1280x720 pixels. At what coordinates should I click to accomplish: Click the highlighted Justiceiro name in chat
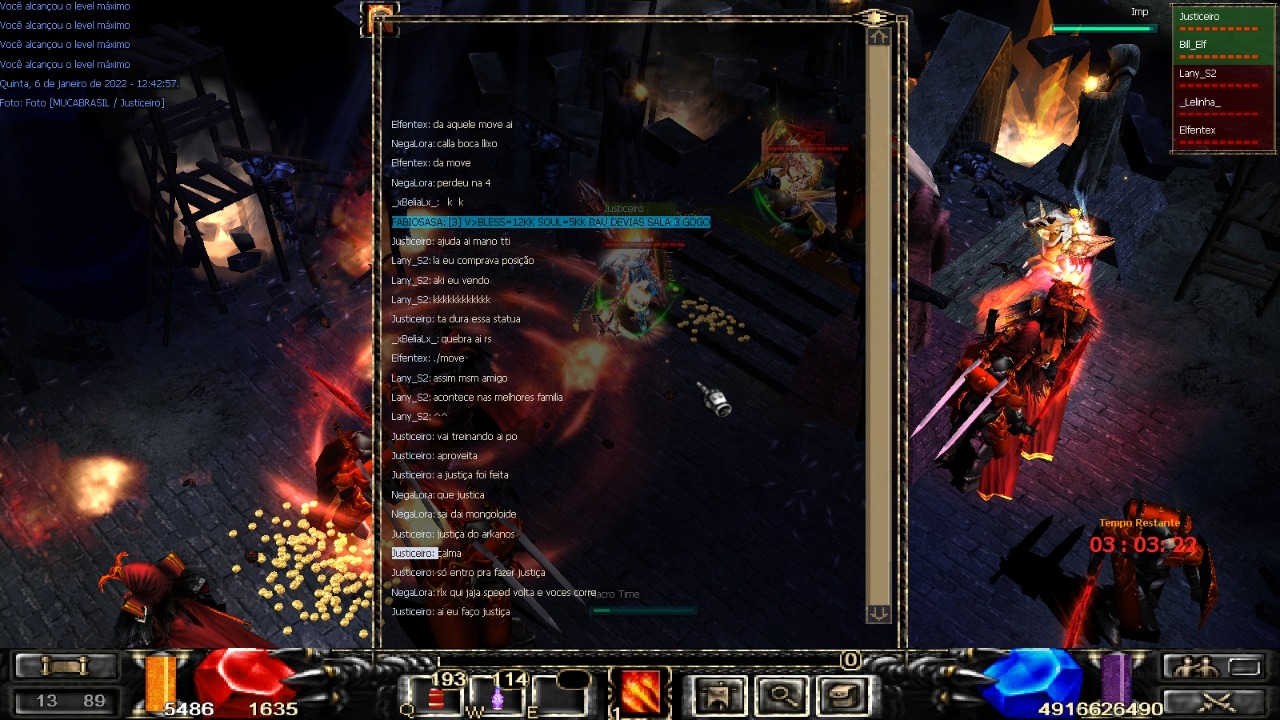[413, 553]
